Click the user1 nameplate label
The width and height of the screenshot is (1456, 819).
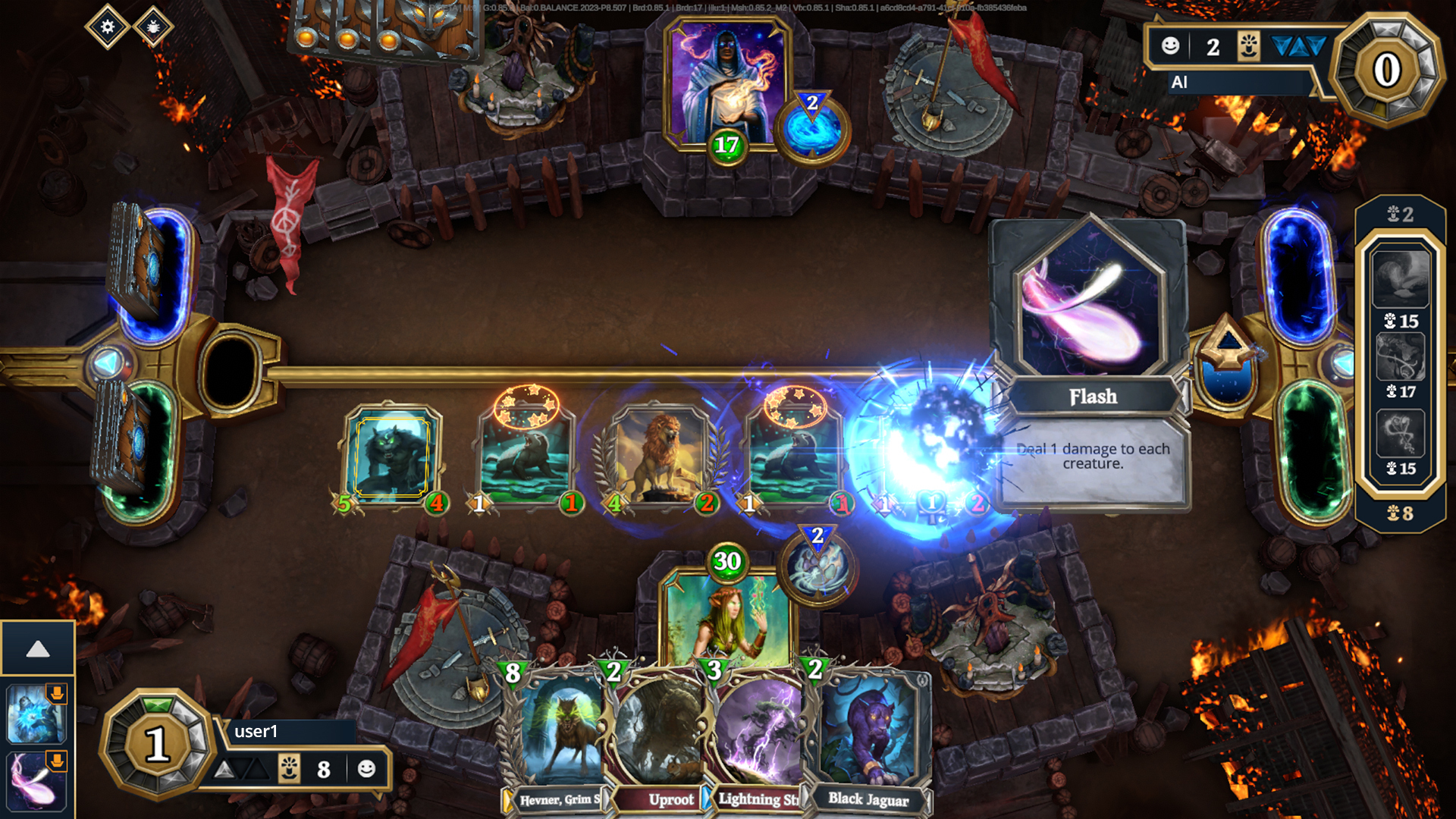(x=258, y=733)
